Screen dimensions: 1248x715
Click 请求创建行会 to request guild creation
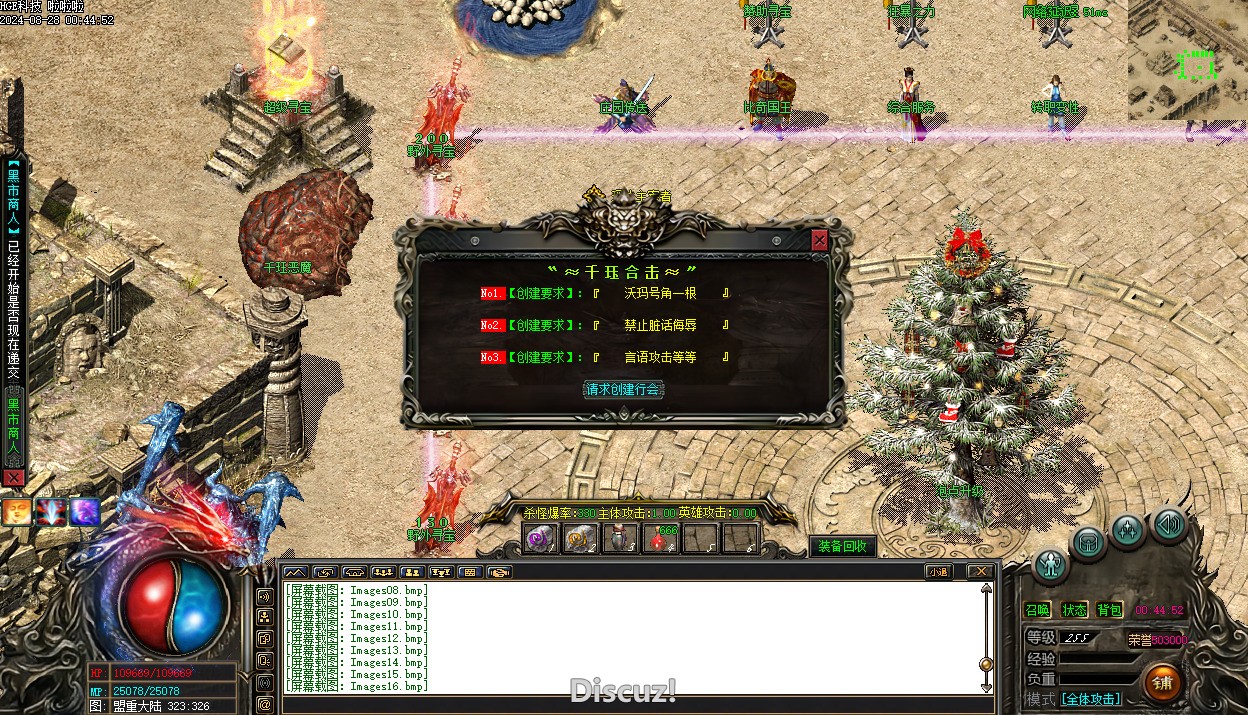pos(623,389)
